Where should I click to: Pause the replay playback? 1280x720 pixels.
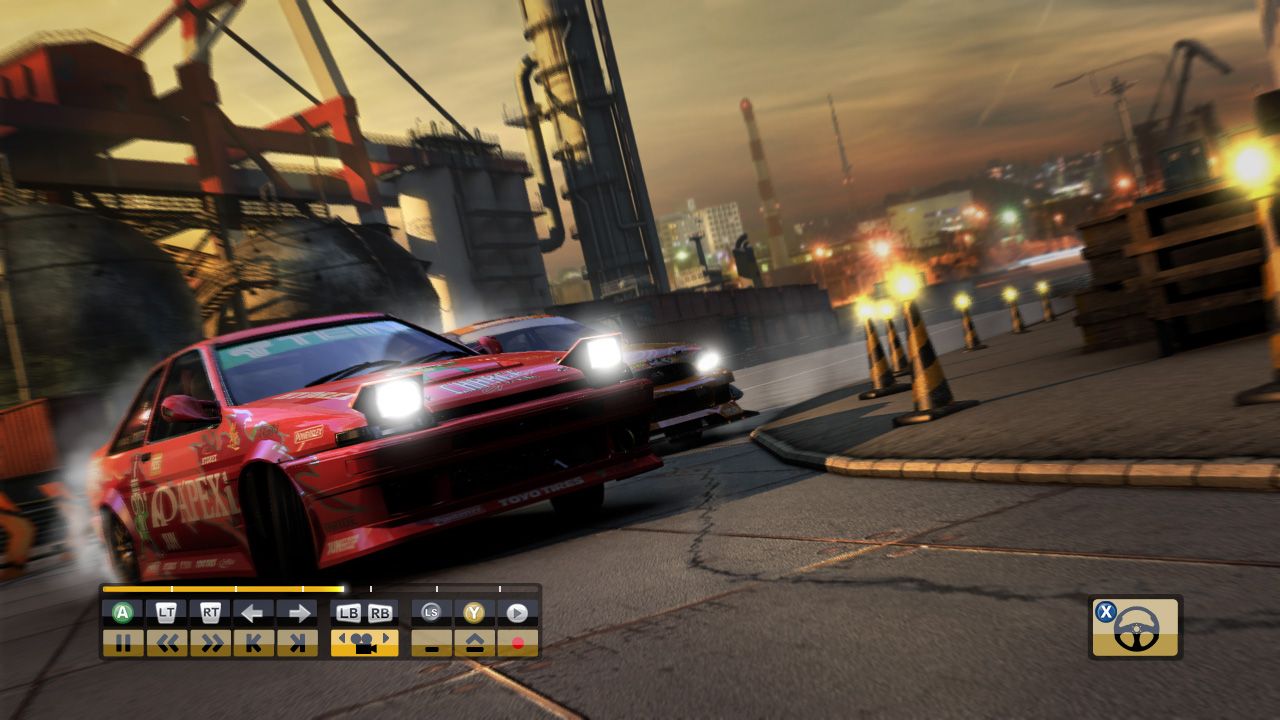tap(124, 643)
